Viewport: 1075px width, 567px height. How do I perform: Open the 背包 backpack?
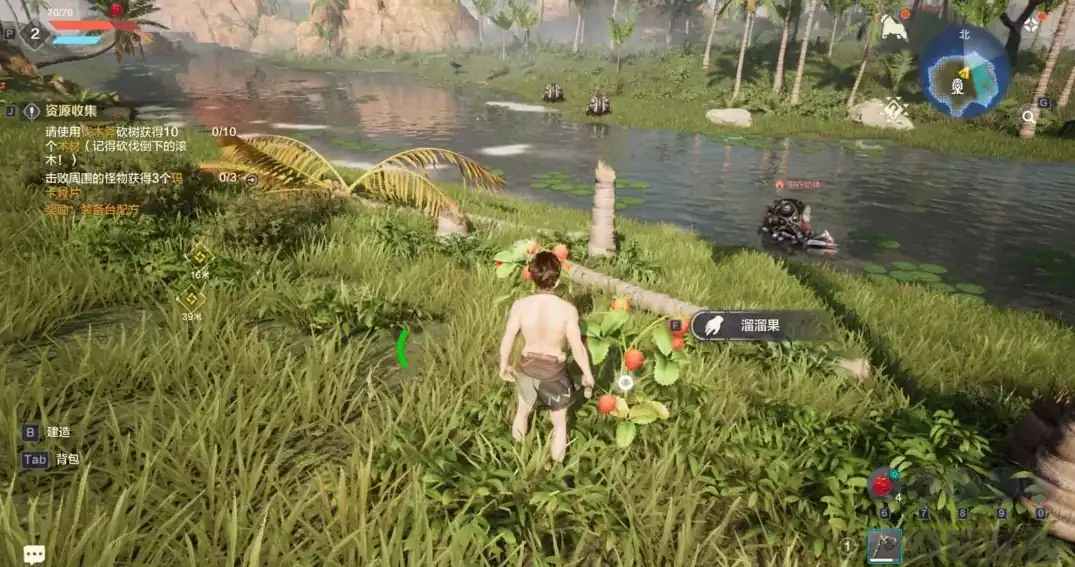[66, 459]
